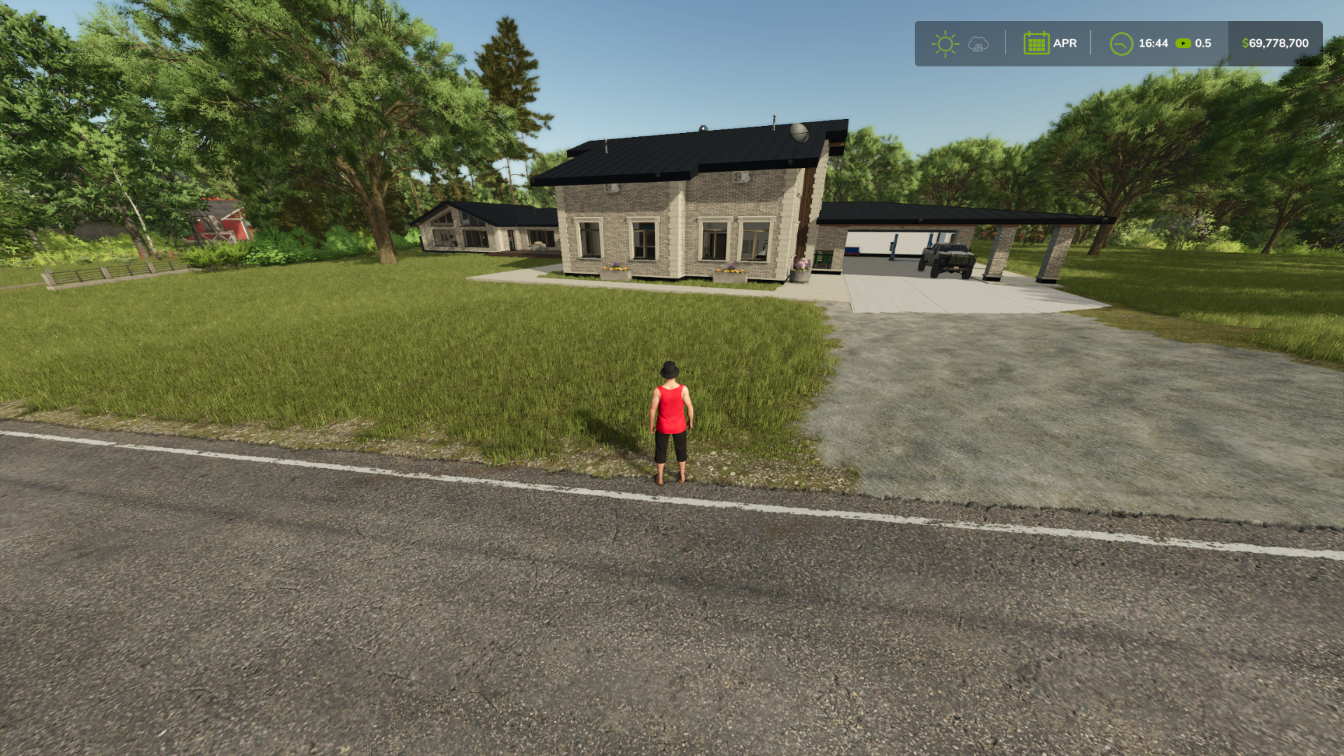
Task: Click the money balance icon area showing $69,778,700
Action: click(x=1275, y=43)
